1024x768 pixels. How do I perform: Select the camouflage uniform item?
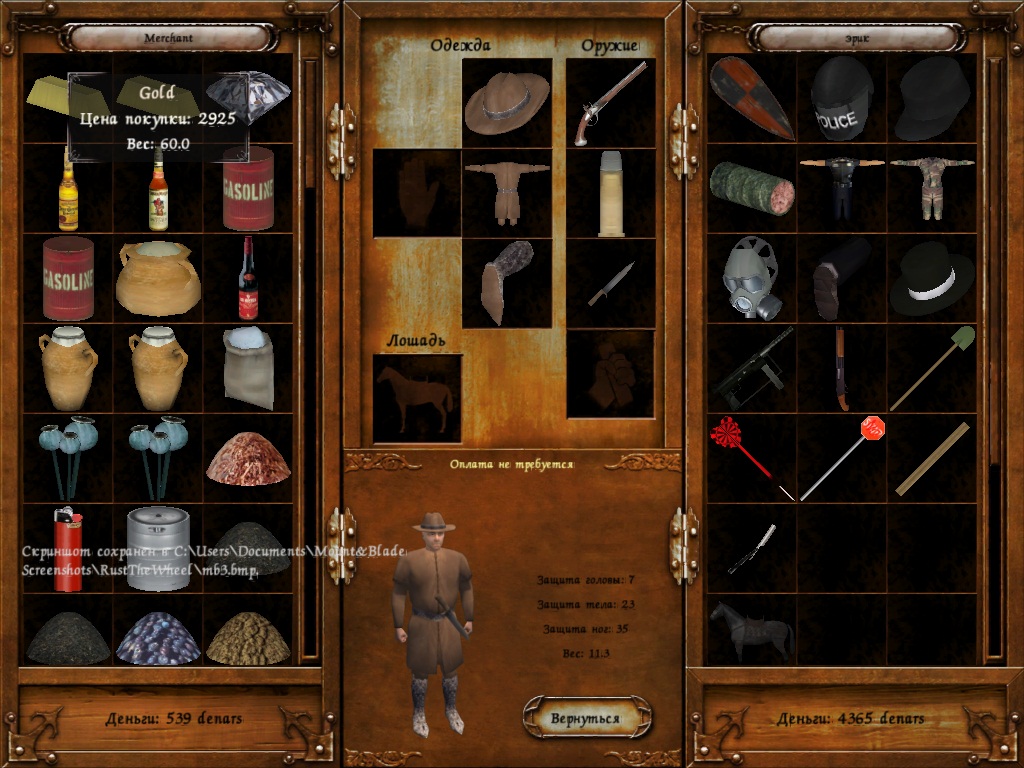point(931,188)
